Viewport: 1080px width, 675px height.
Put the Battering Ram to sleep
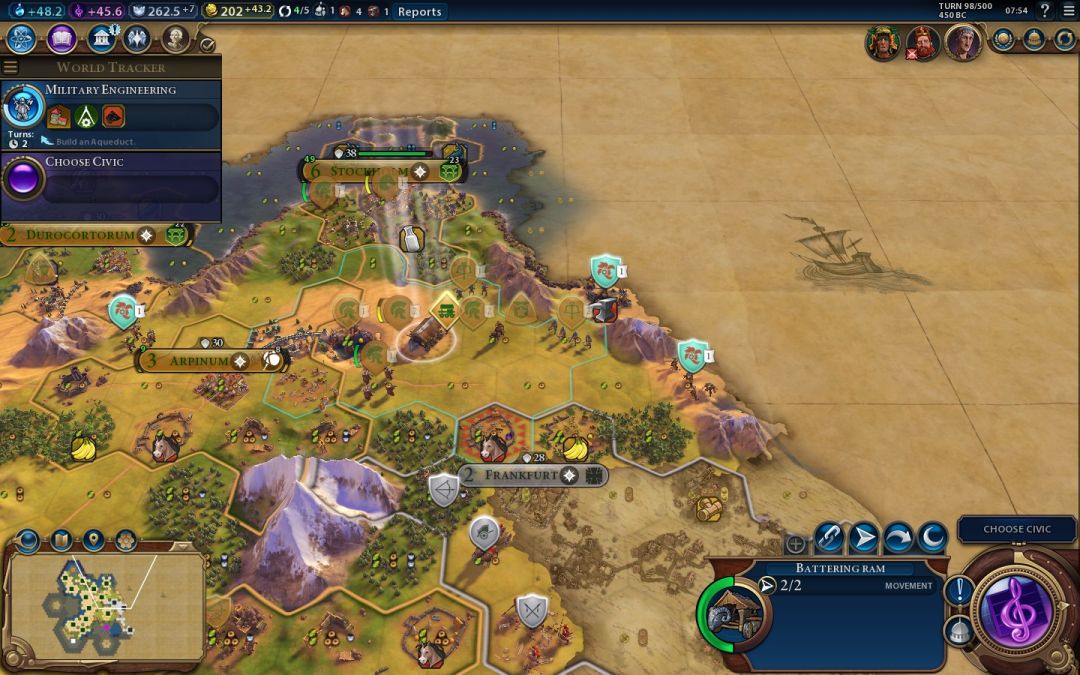pyautogui.click(x=932, y=538)
